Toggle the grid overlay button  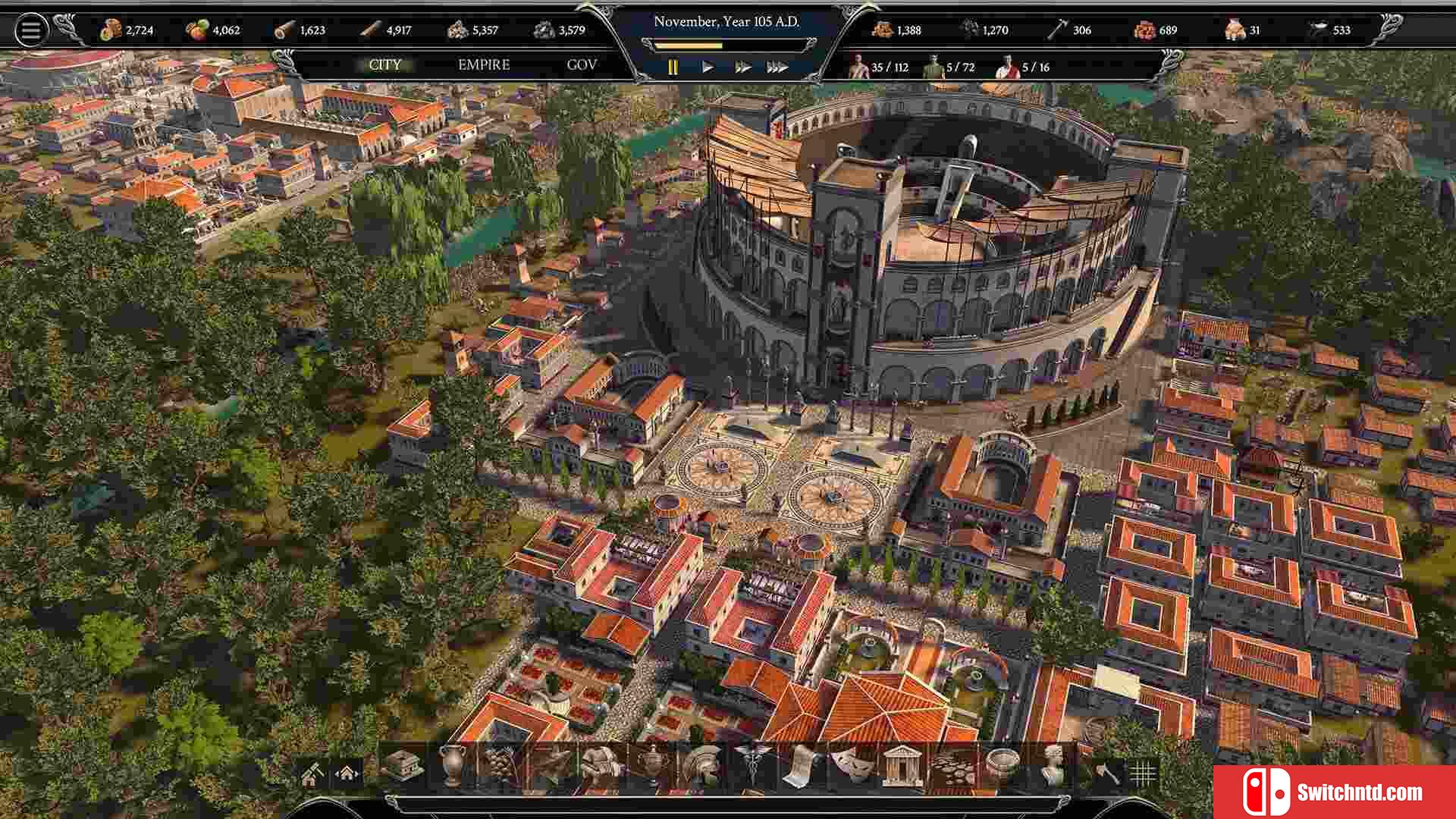click(1142, 773)
